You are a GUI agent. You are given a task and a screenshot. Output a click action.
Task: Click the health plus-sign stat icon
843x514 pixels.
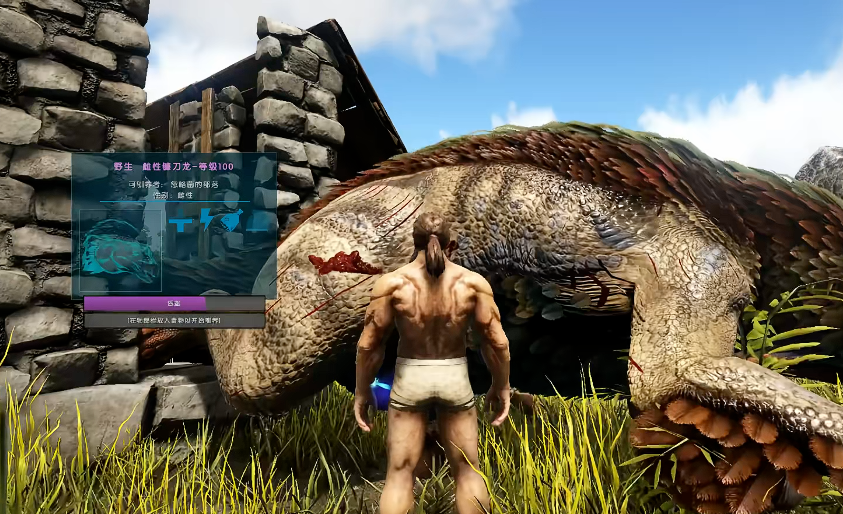click(182, 222)
